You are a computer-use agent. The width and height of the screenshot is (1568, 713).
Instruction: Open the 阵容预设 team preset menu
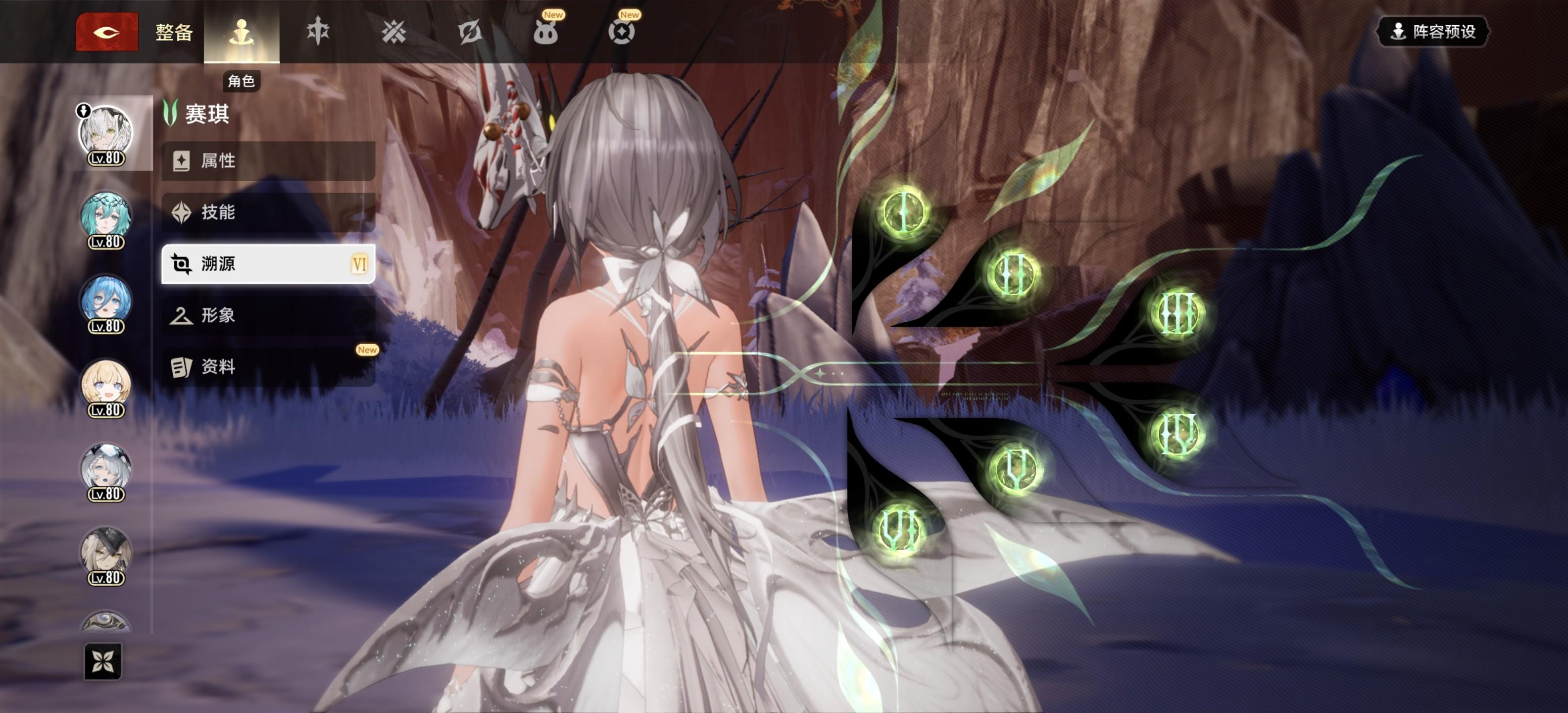1432,32
